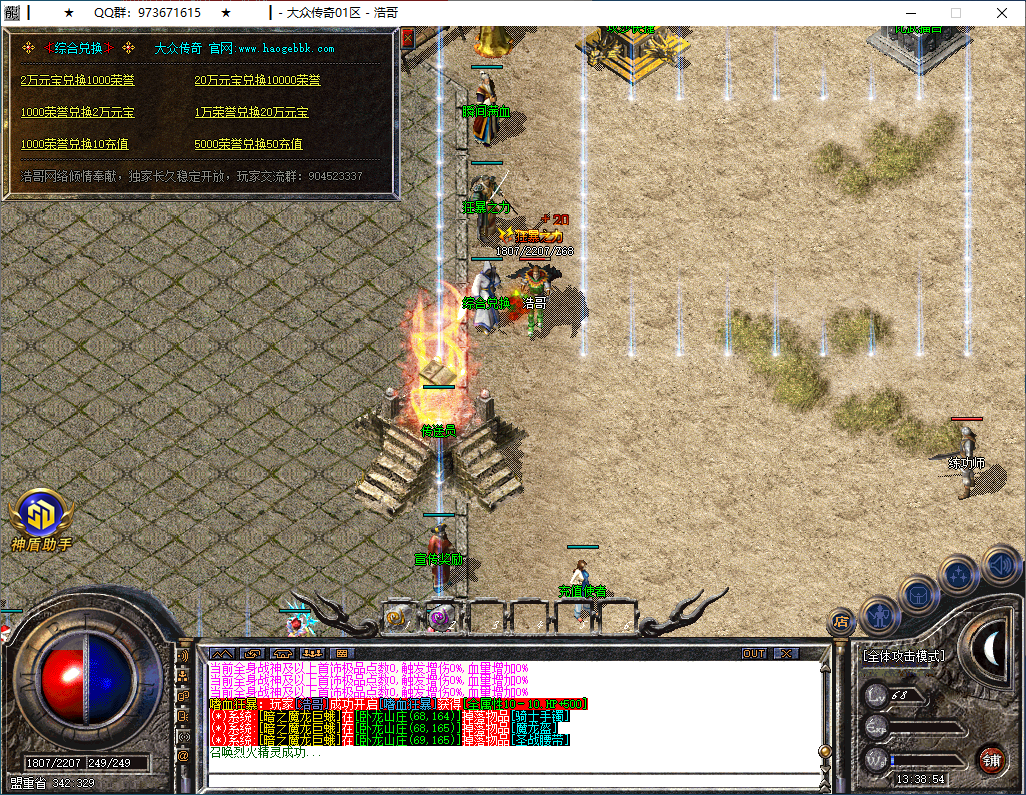Open the 店 shop round button
Viewport: 1026px width, 795px height.
coord(841,622)
